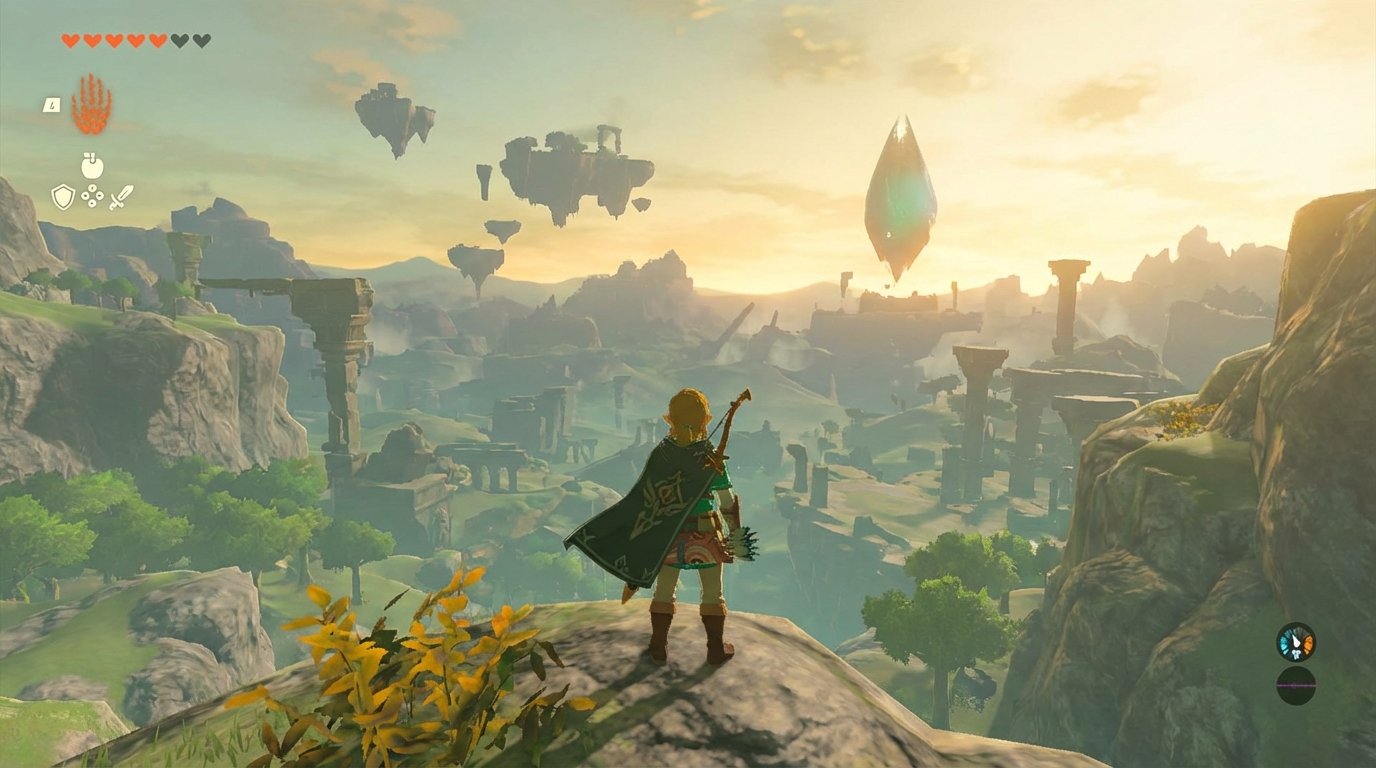
Task: Click the fifth heart in the row
Action: 157,40
